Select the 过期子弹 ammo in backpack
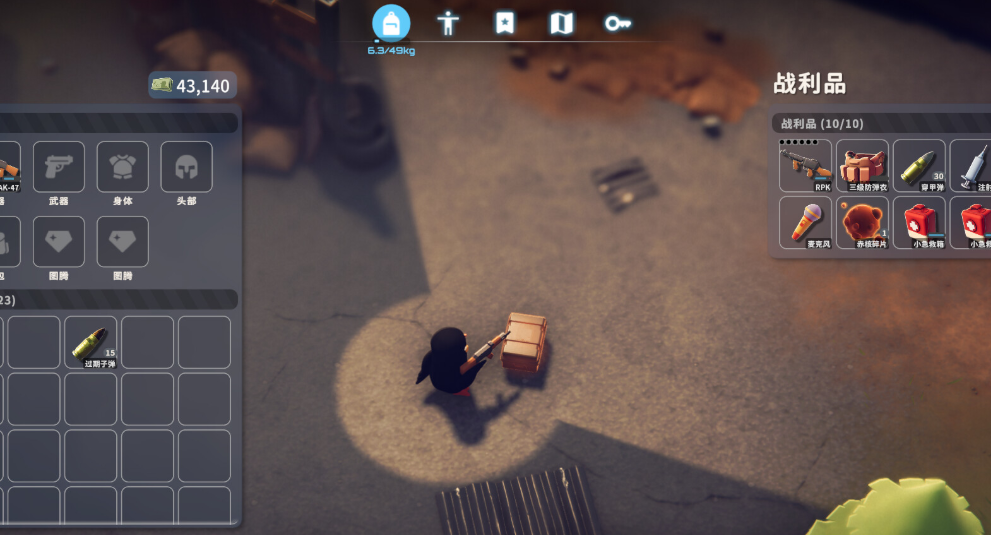Image resolution: width=991 pixels, height=535 pixels. 91,342
